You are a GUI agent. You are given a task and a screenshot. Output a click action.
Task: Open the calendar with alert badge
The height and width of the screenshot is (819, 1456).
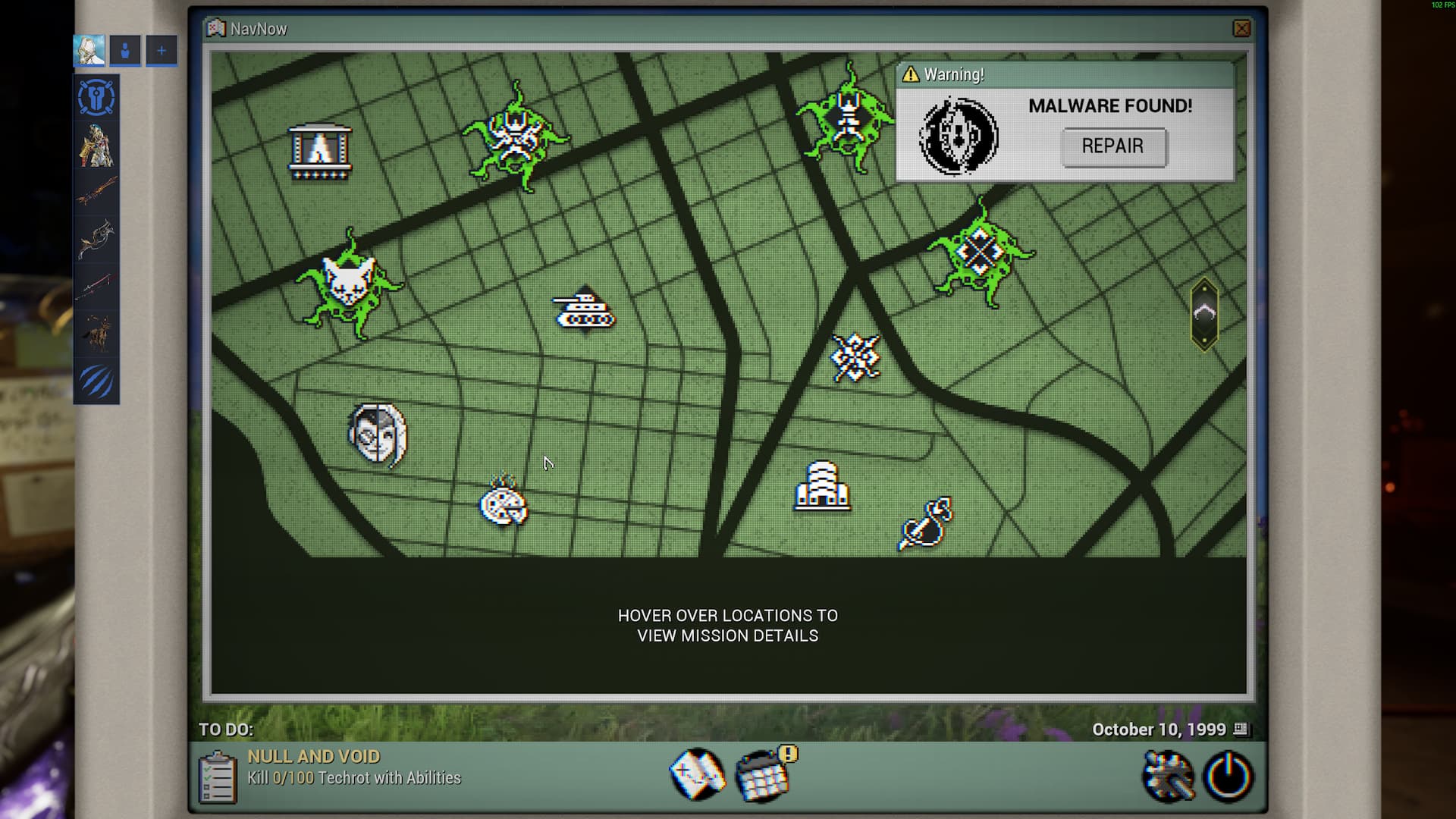click(764, 774)
